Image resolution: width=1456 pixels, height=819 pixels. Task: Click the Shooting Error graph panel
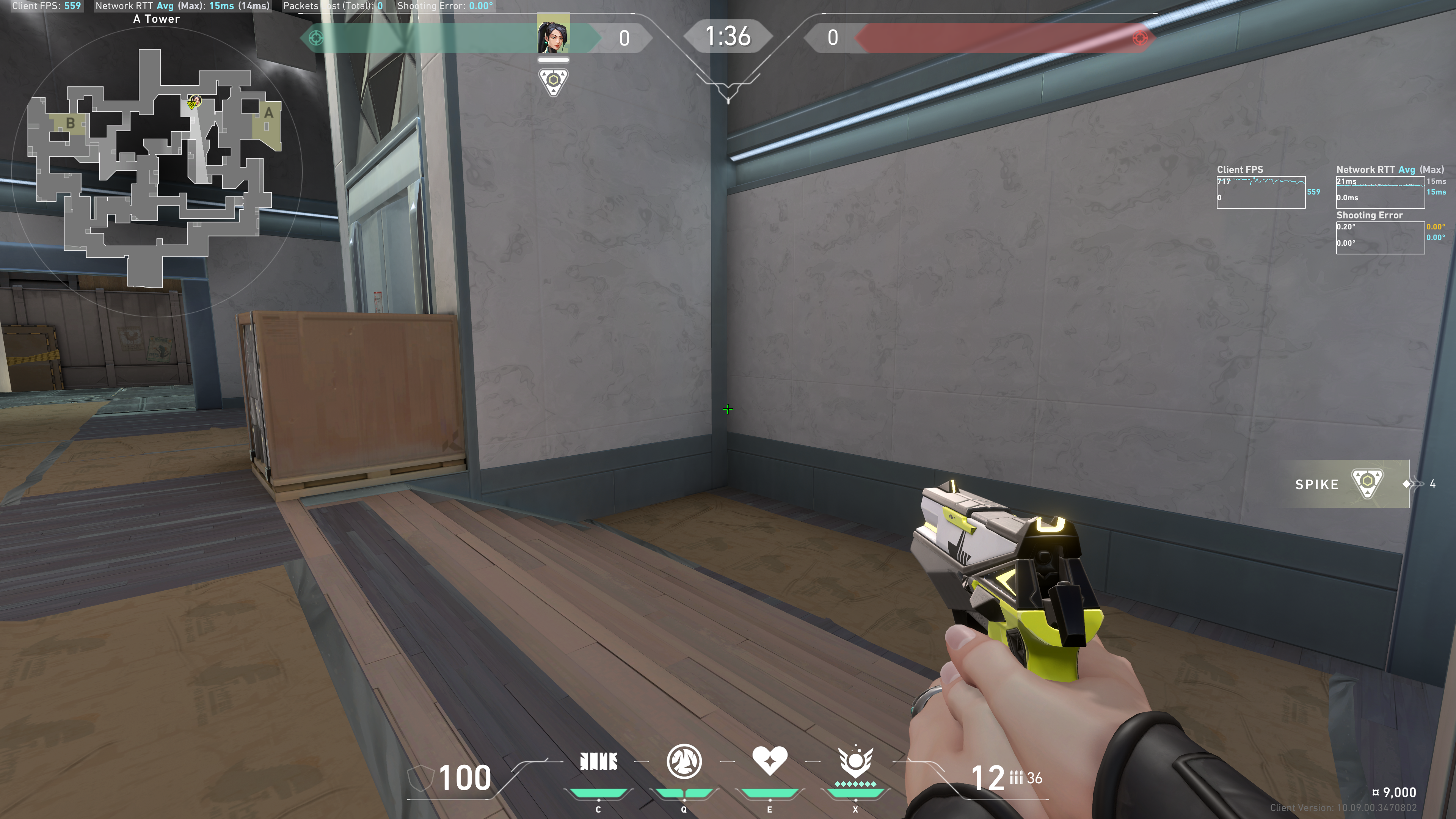coord(1380,237)
